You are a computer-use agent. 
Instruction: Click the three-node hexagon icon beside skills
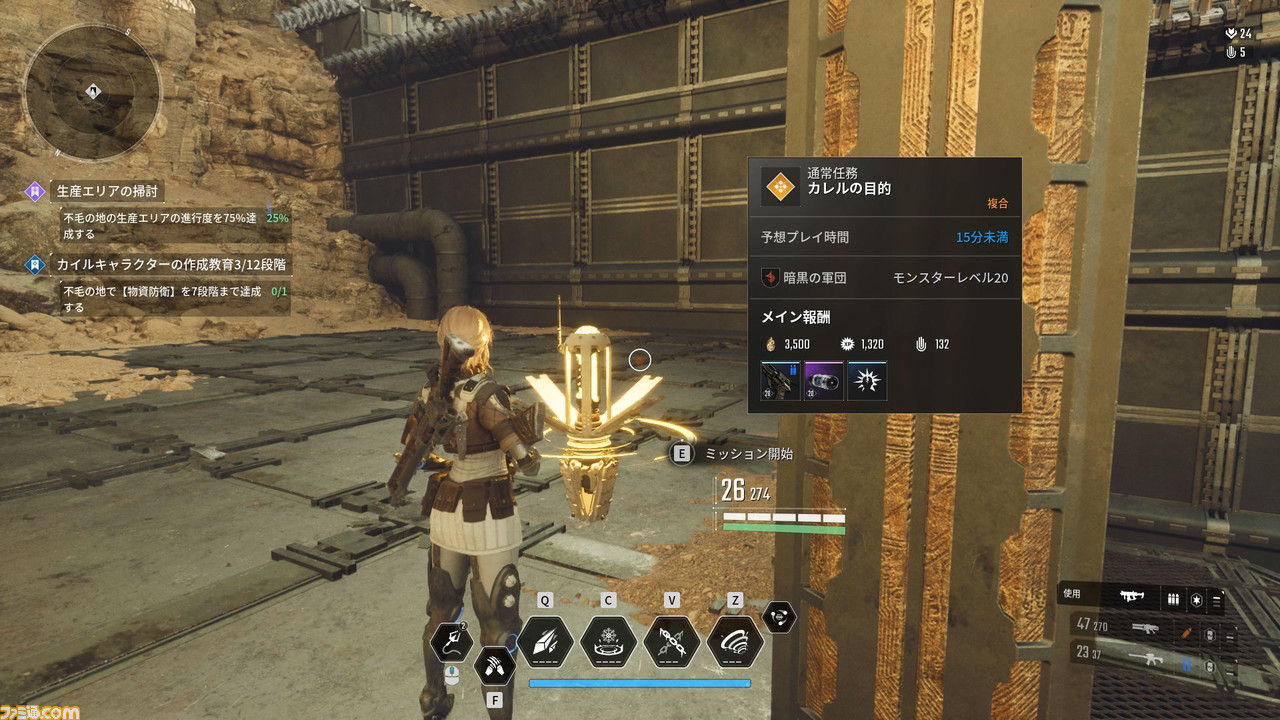[779, 617]
